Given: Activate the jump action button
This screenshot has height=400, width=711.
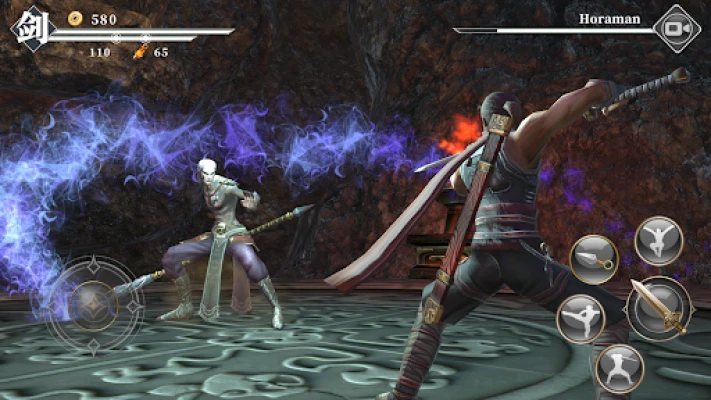Looking at the screenshot, I should [x=658, y=241].
